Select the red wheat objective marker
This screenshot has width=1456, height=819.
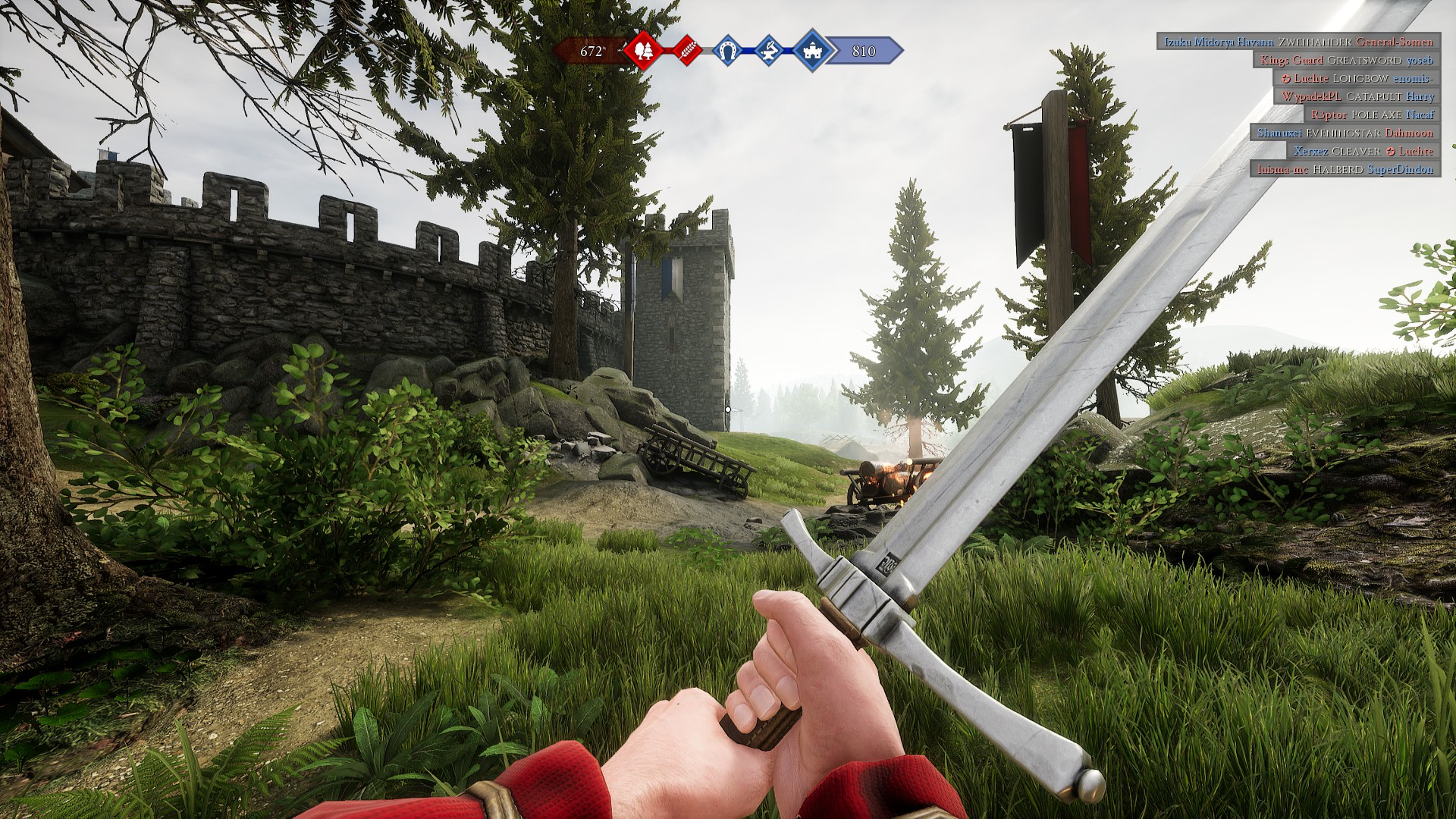[686, 51]
